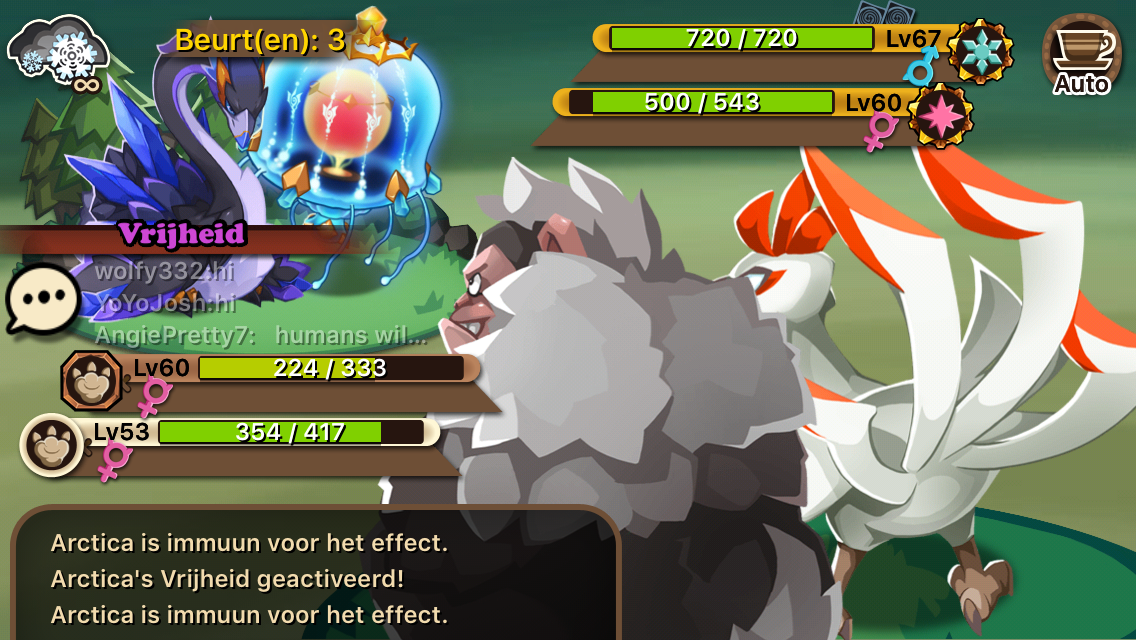Select the Lv67 enemy's ice snowflake element badge

pos(980,51)
